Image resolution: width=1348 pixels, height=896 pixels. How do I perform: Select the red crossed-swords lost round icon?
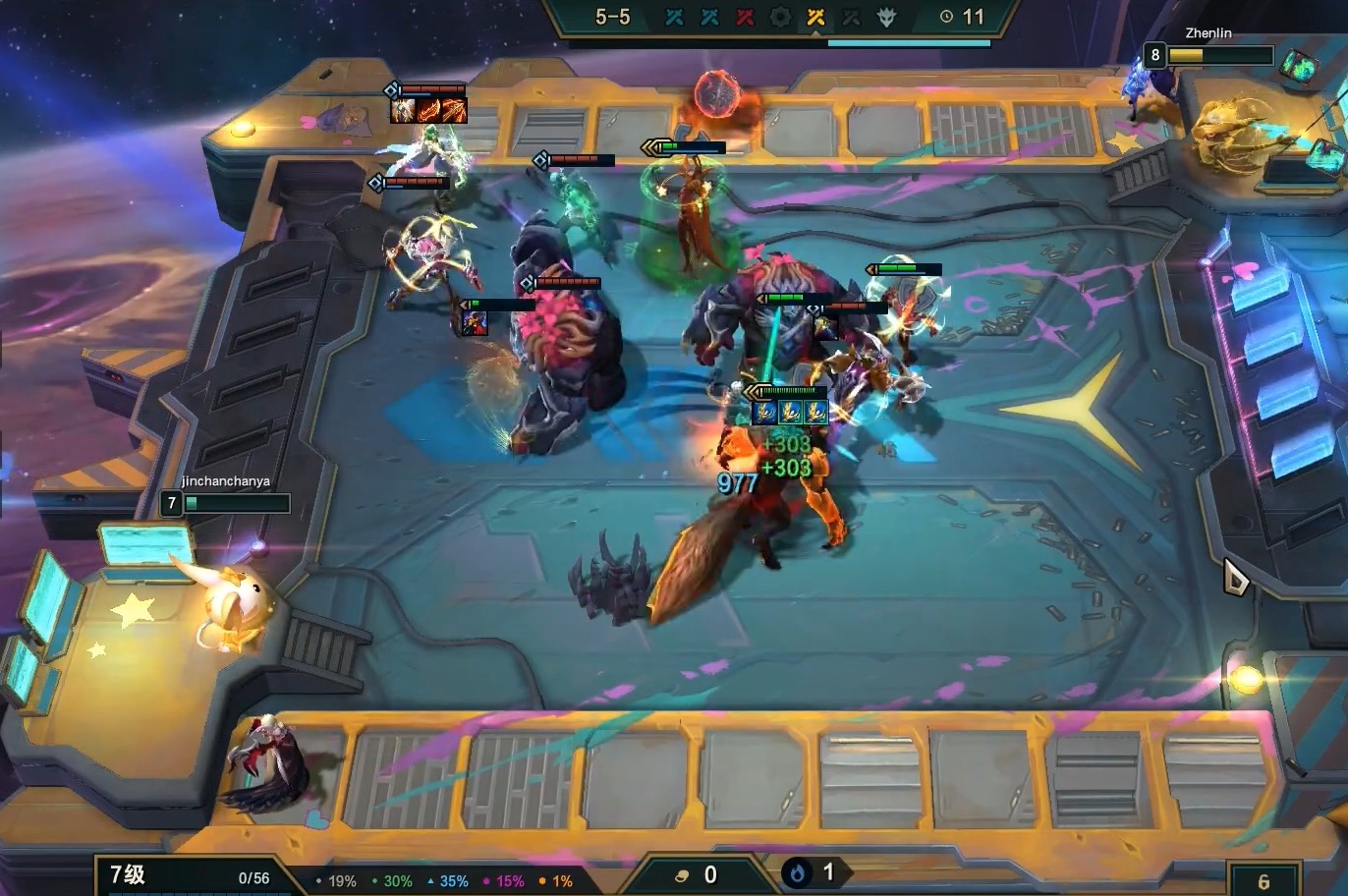tap(745, 17)
